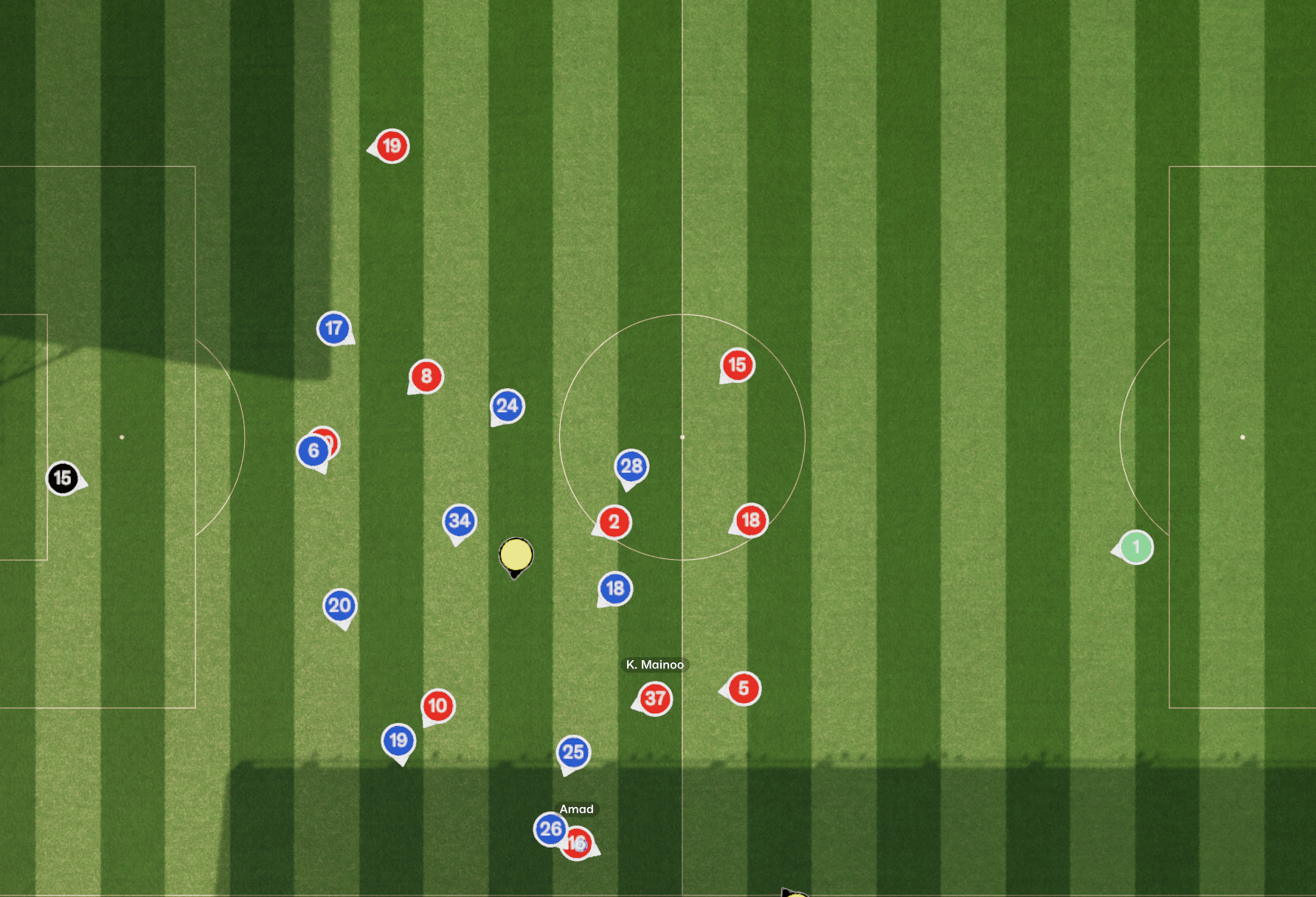This screenshot has width=1316, height=897.
Task: Select the green goalkeeper marker number 1
Action: (x=1136, y=547)
